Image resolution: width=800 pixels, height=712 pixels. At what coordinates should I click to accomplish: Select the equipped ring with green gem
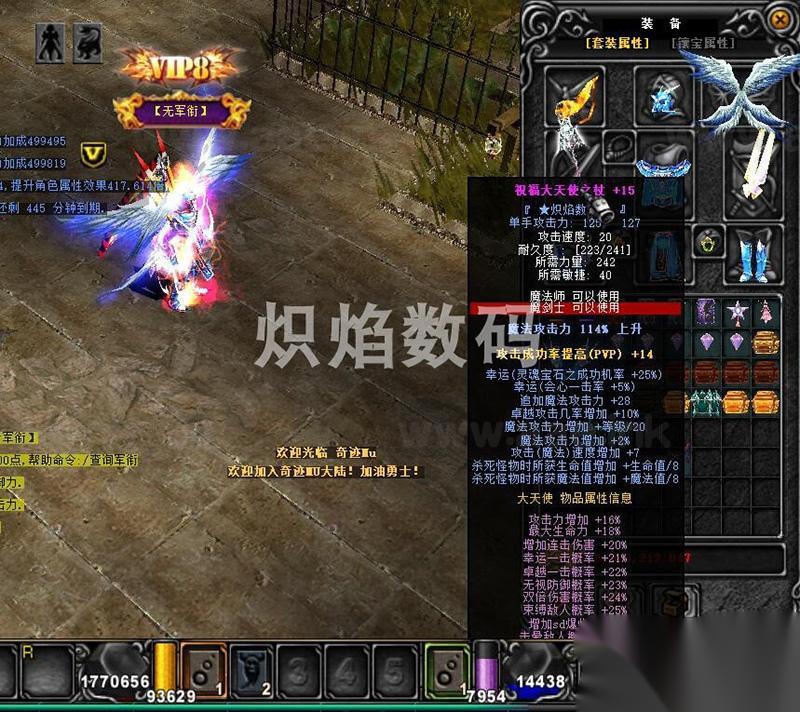pyautogui.click(x=709, y=243)
